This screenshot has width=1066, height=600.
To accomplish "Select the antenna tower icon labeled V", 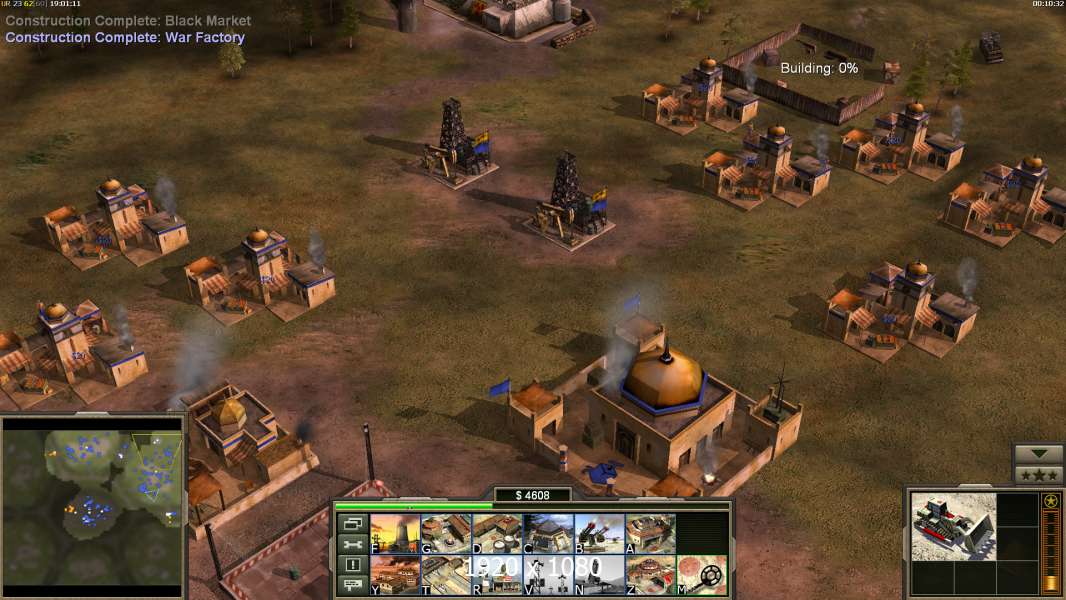I will click(x=548, y=575).
